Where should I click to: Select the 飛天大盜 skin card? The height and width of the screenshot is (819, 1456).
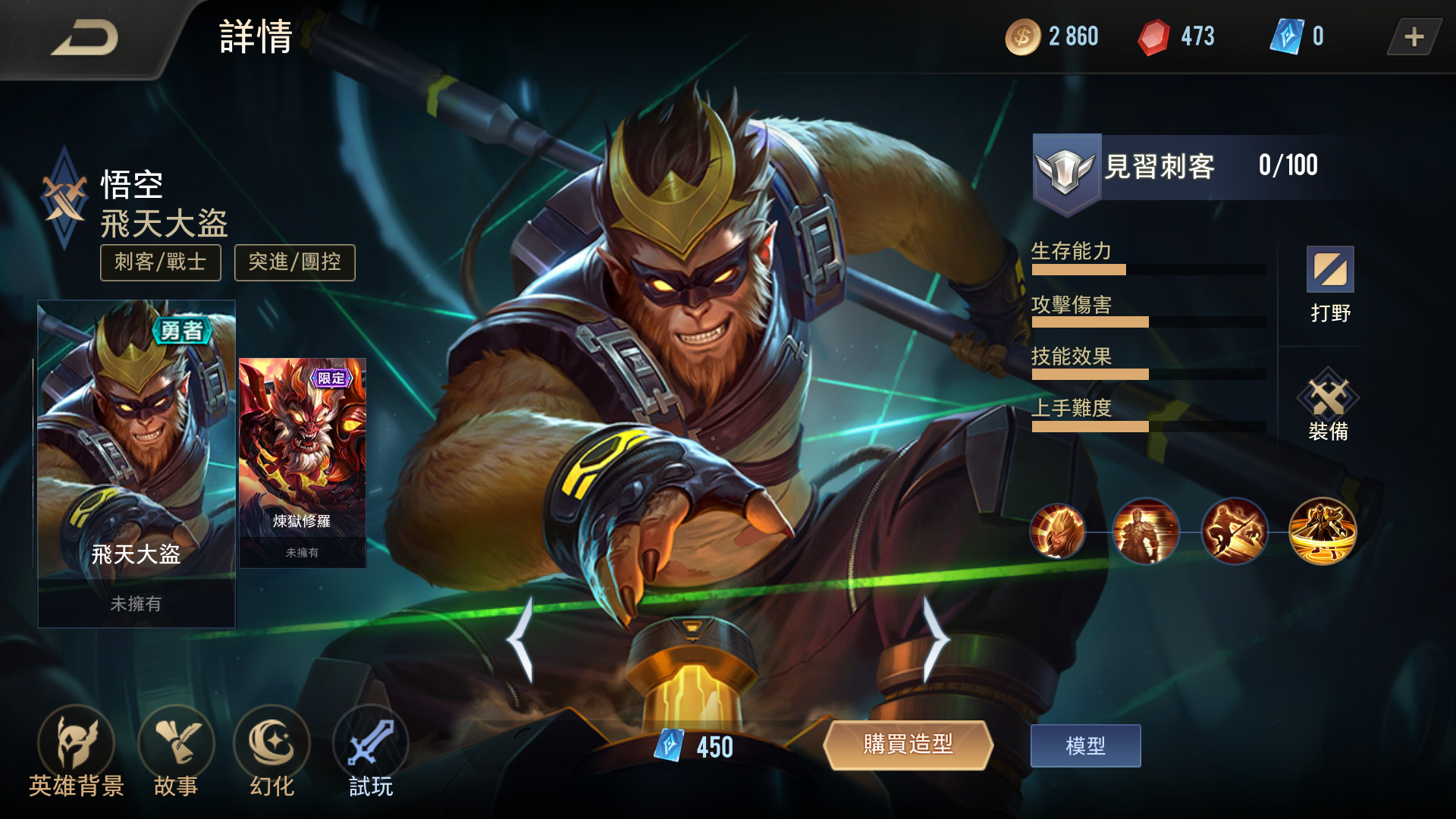click(x=136, y=463)
